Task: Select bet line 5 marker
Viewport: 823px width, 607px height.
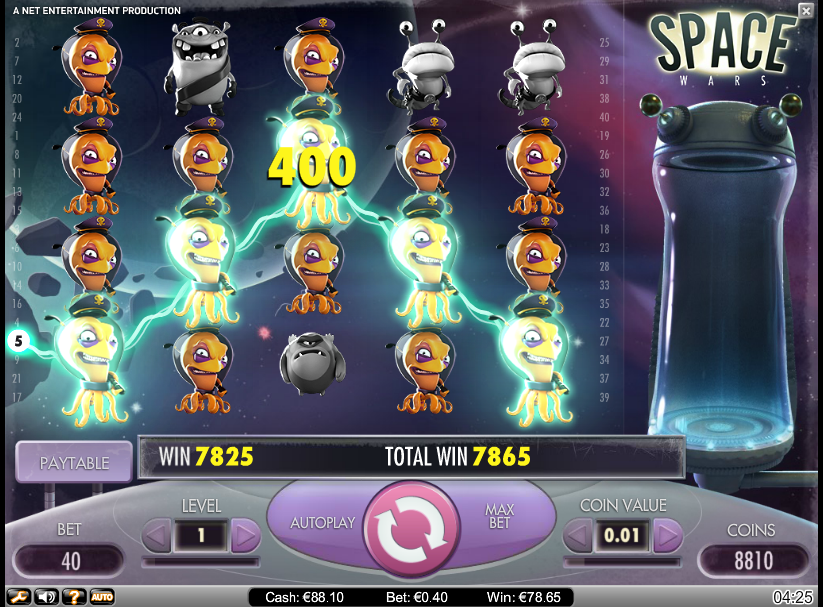Action: pos(17,341)
